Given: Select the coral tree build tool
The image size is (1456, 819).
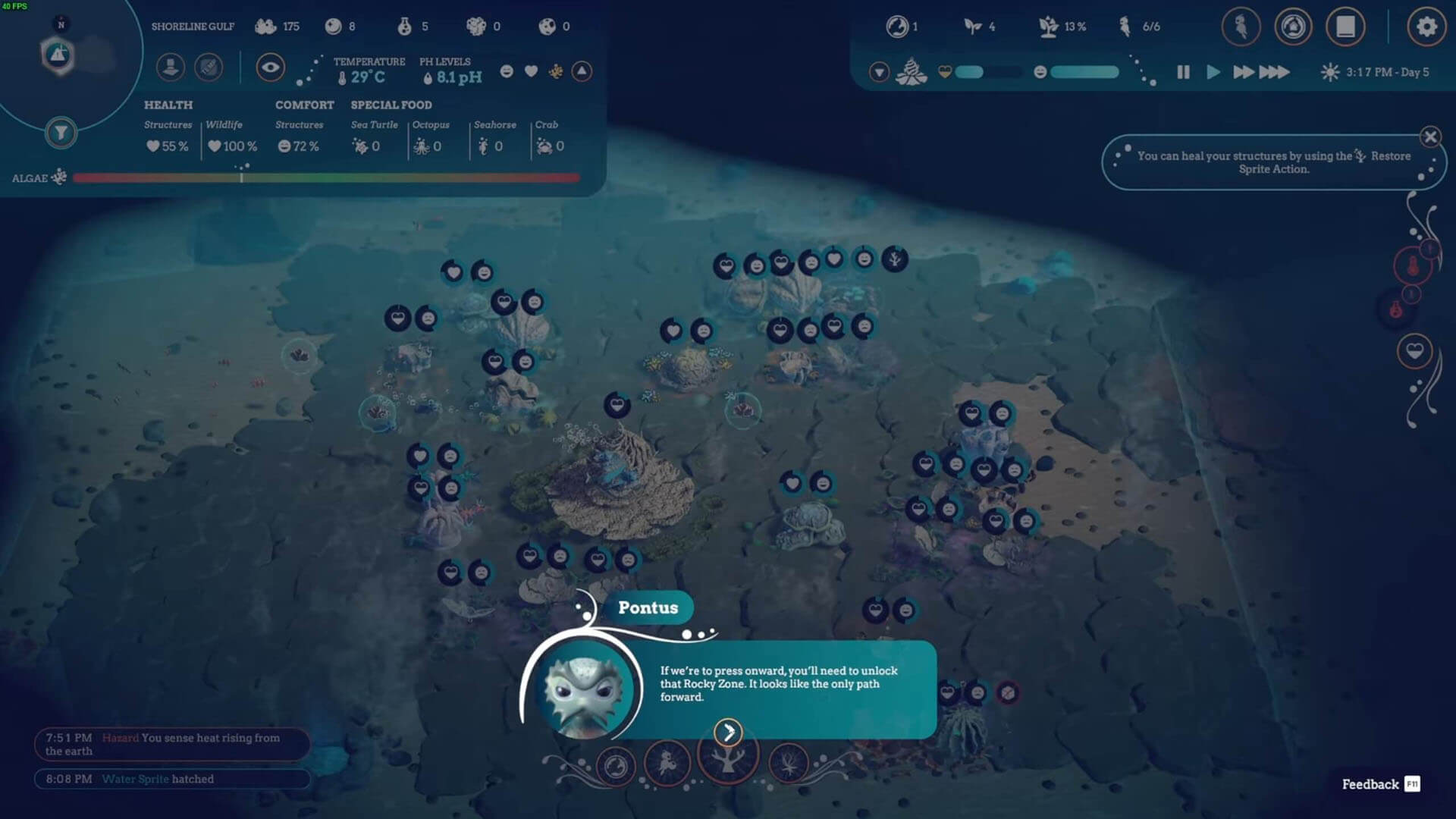Looking at the screenshot, I should (x=727, y=758).
